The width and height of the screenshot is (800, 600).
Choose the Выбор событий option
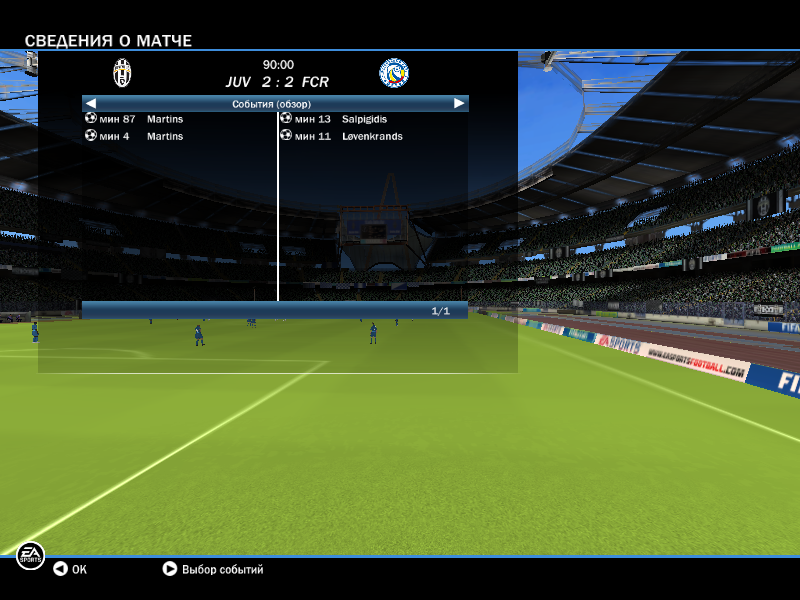[x=213, y=570]
